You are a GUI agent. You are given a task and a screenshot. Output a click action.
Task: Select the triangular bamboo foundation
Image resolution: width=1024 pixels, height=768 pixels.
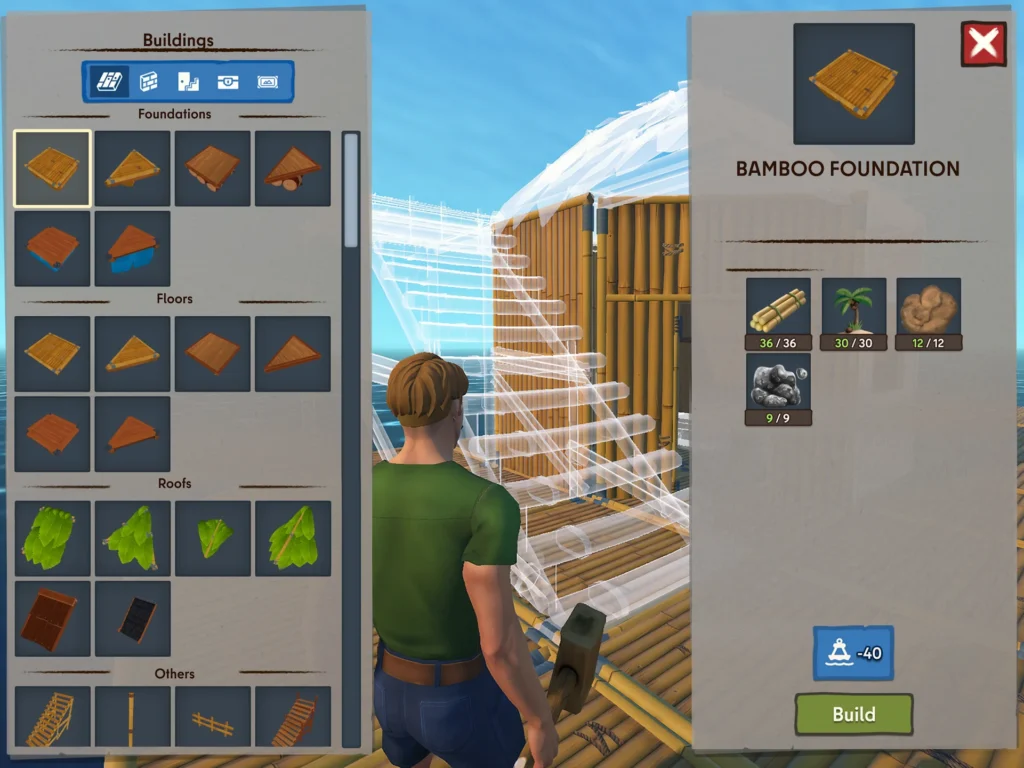coord(132,168)
